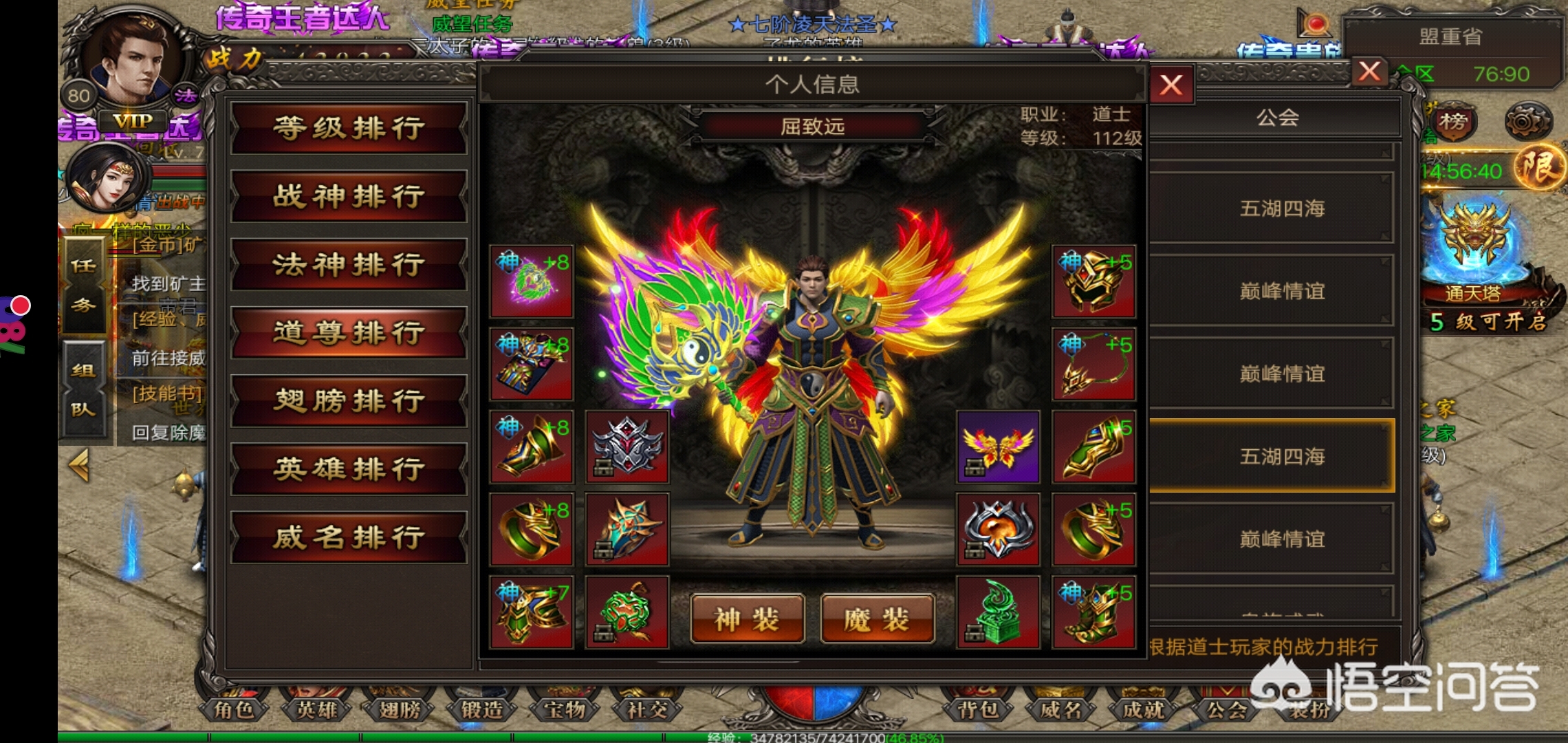
Task: Switch to 法神排行 ranking list
Action: point(349,265)
